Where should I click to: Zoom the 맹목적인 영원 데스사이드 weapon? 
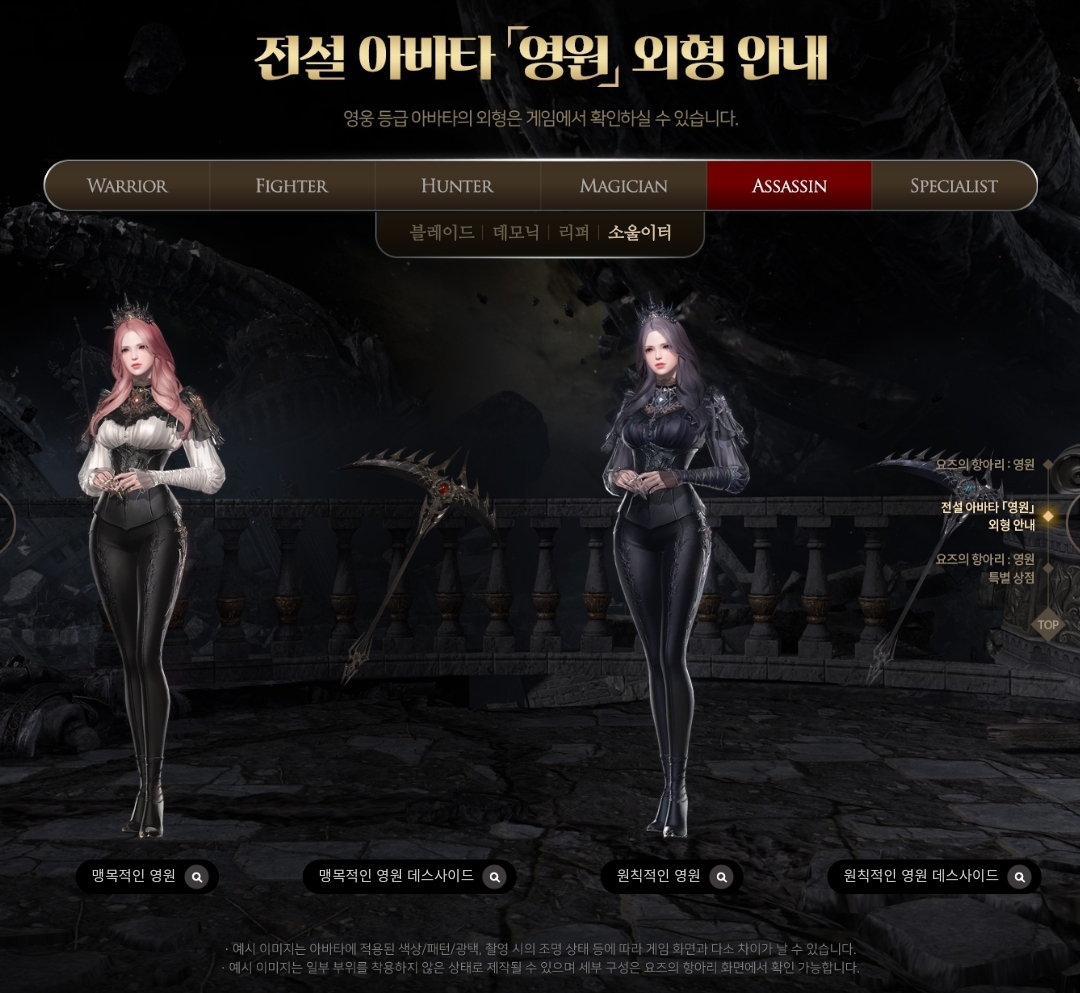494,877
